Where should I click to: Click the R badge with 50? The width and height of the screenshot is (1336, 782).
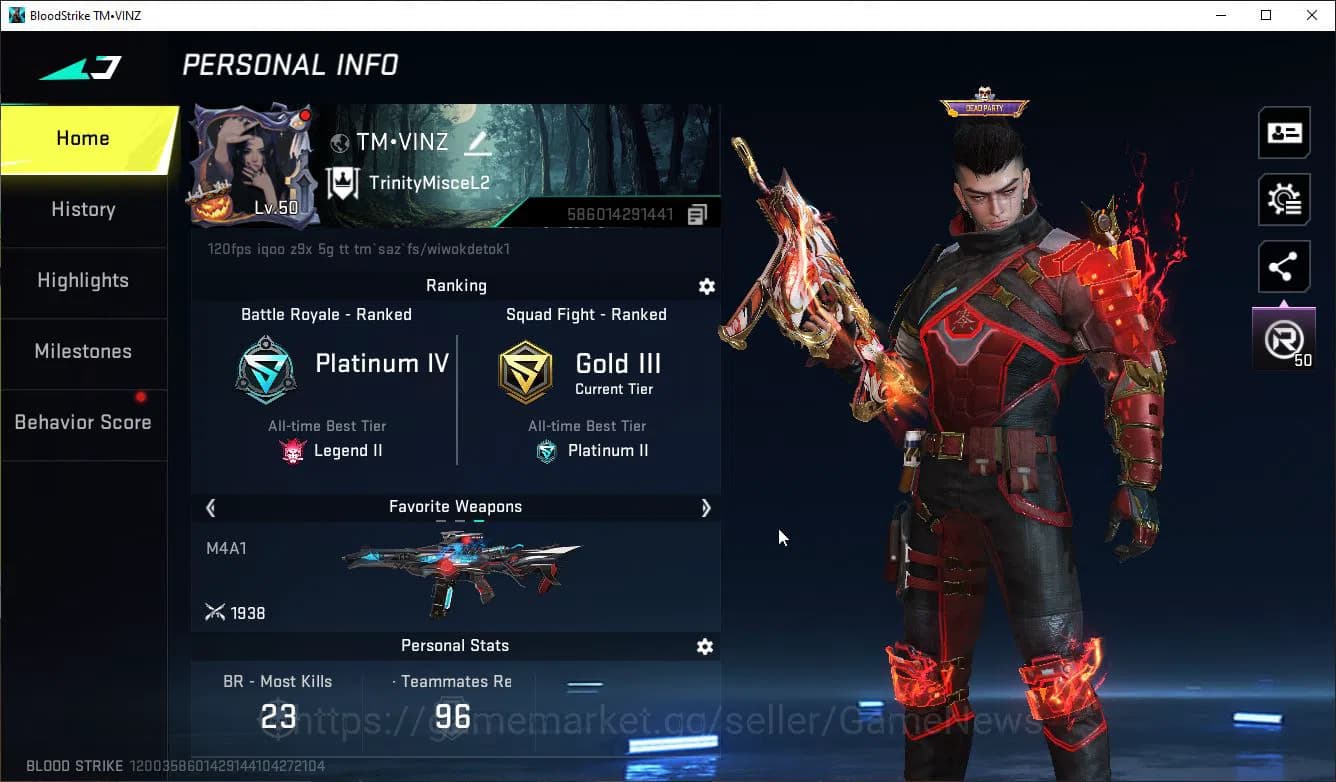coord(1284,340)
